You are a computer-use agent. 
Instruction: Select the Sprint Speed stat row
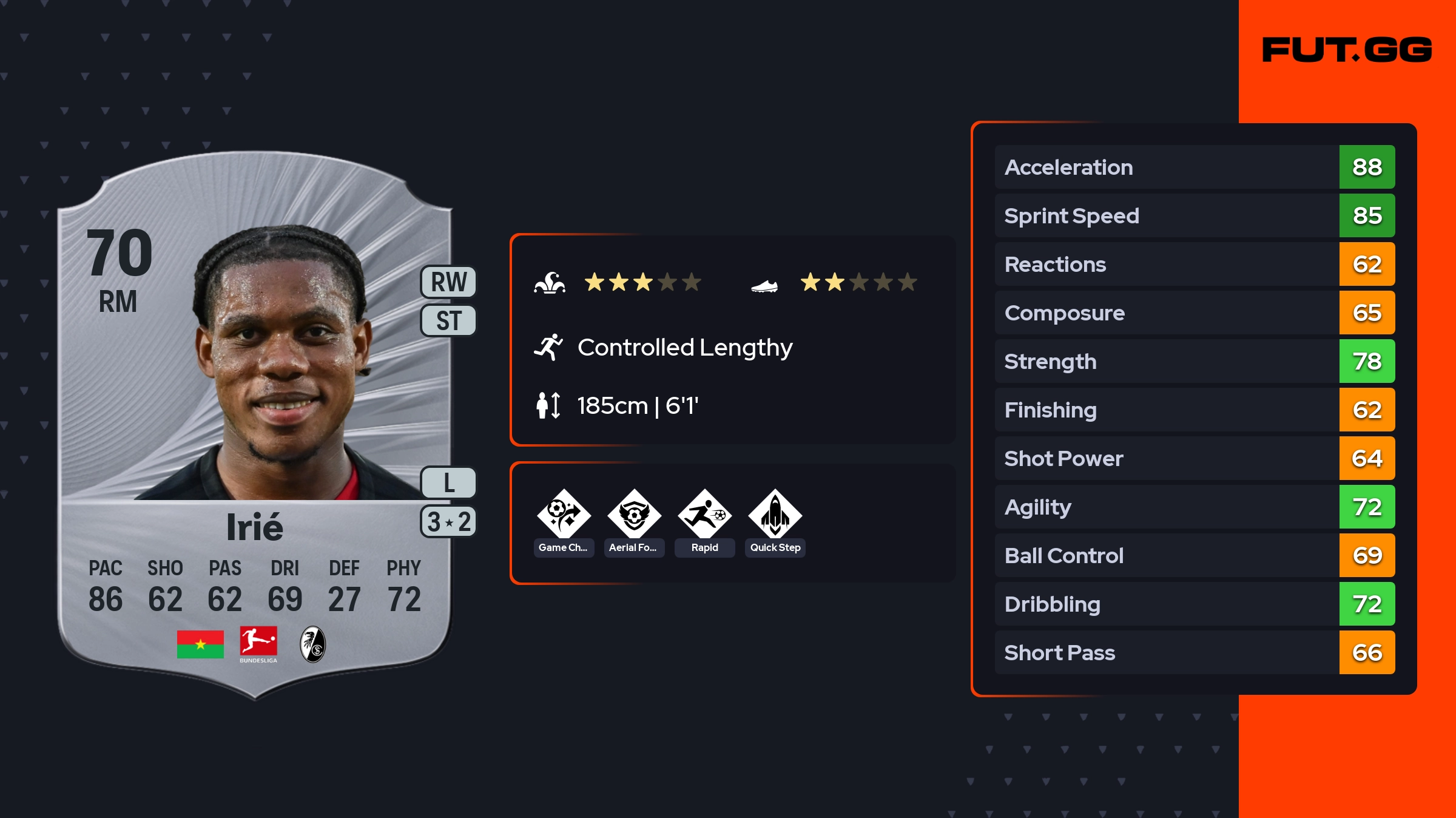pyautogui.click(x=1194, y=215)
